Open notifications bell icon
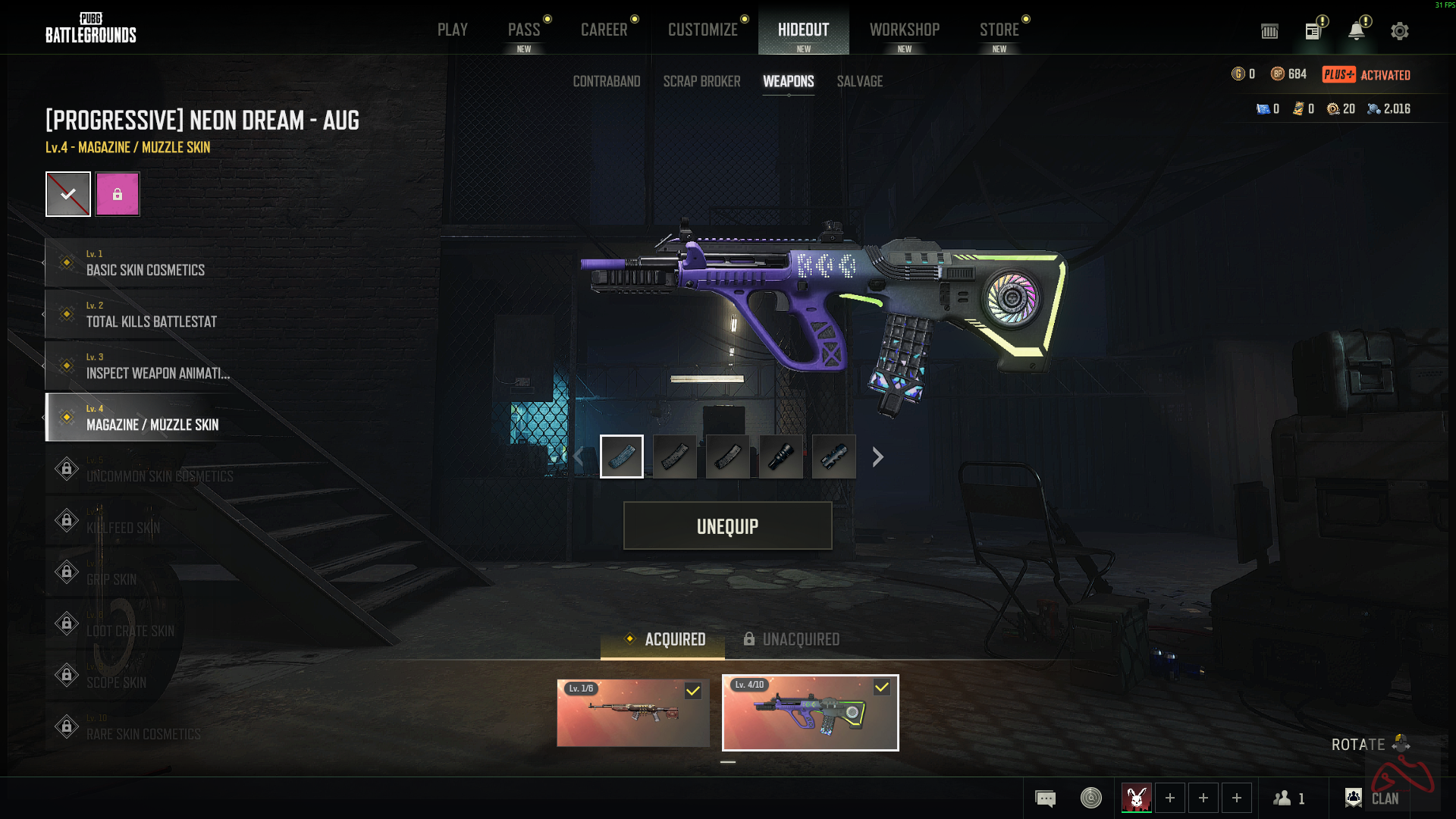Screen dimensions: 1456x819 coord(1356,31)
